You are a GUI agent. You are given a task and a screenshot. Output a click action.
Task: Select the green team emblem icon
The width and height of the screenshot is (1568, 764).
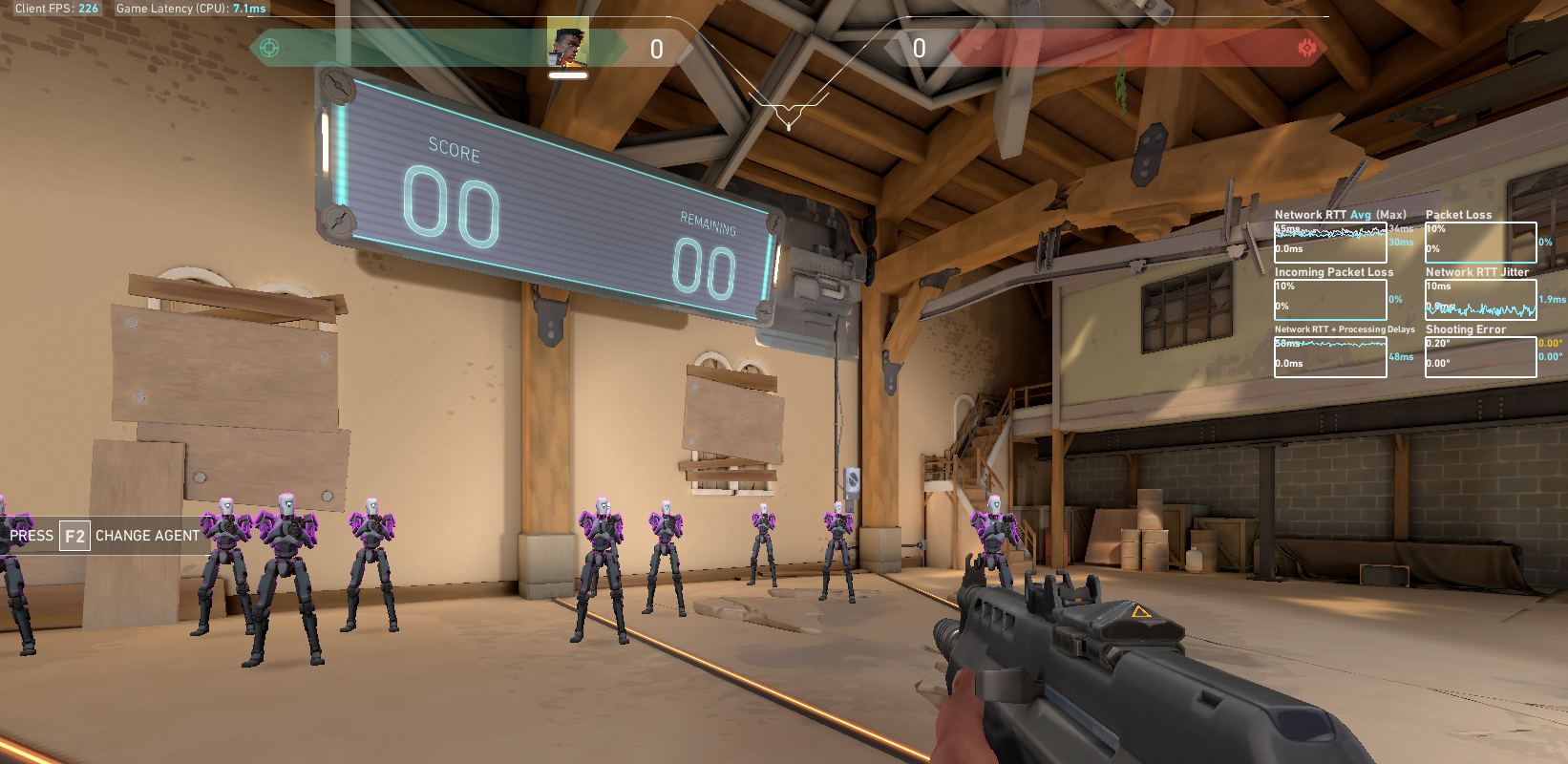point(269,48)
